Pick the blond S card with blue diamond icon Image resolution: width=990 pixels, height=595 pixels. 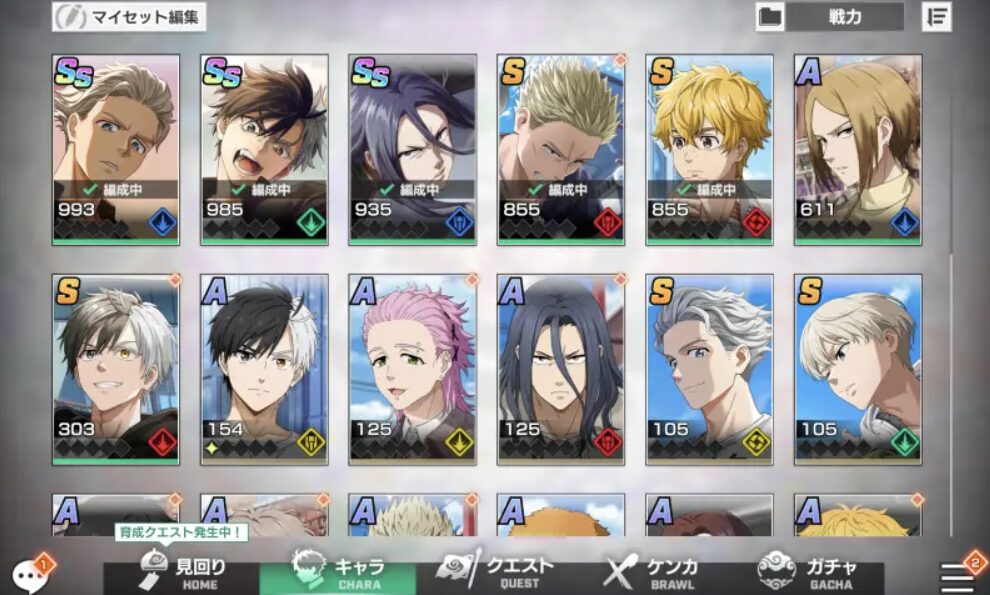709,149
